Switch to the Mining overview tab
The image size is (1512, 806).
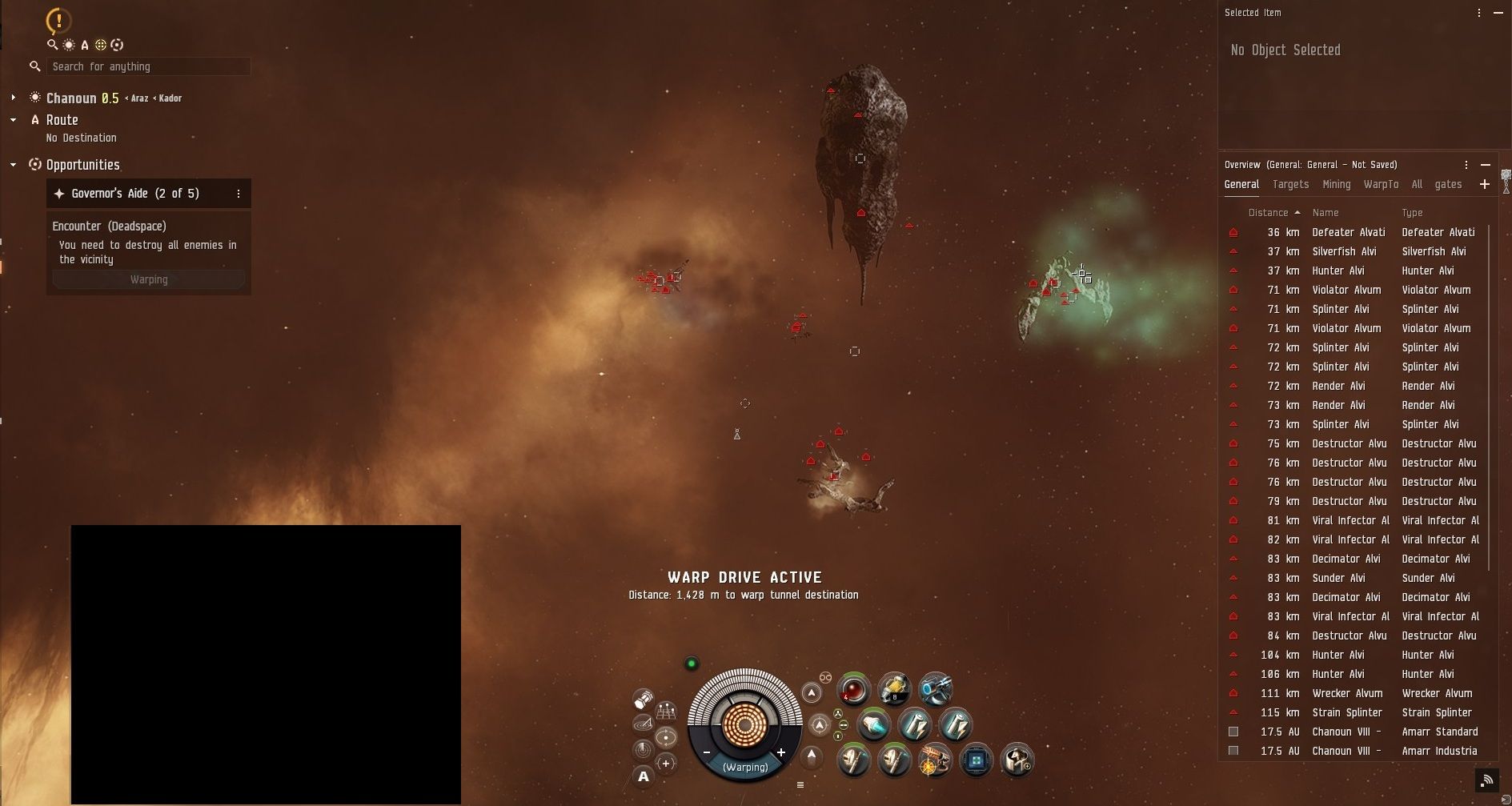pyautogui.click(x=1336, y=184)
